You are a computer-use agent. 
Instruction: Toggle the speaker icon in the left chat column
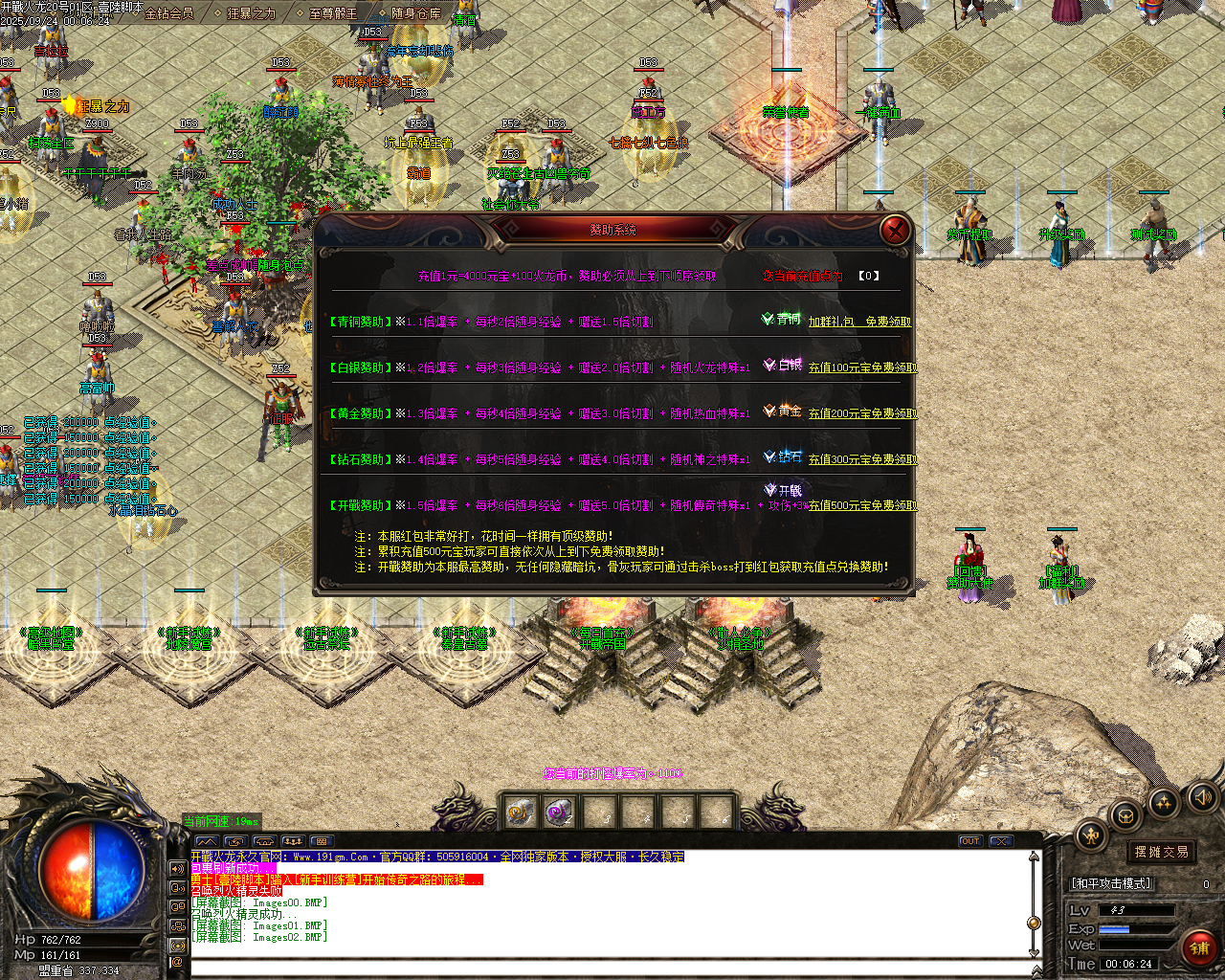[177, 868]
